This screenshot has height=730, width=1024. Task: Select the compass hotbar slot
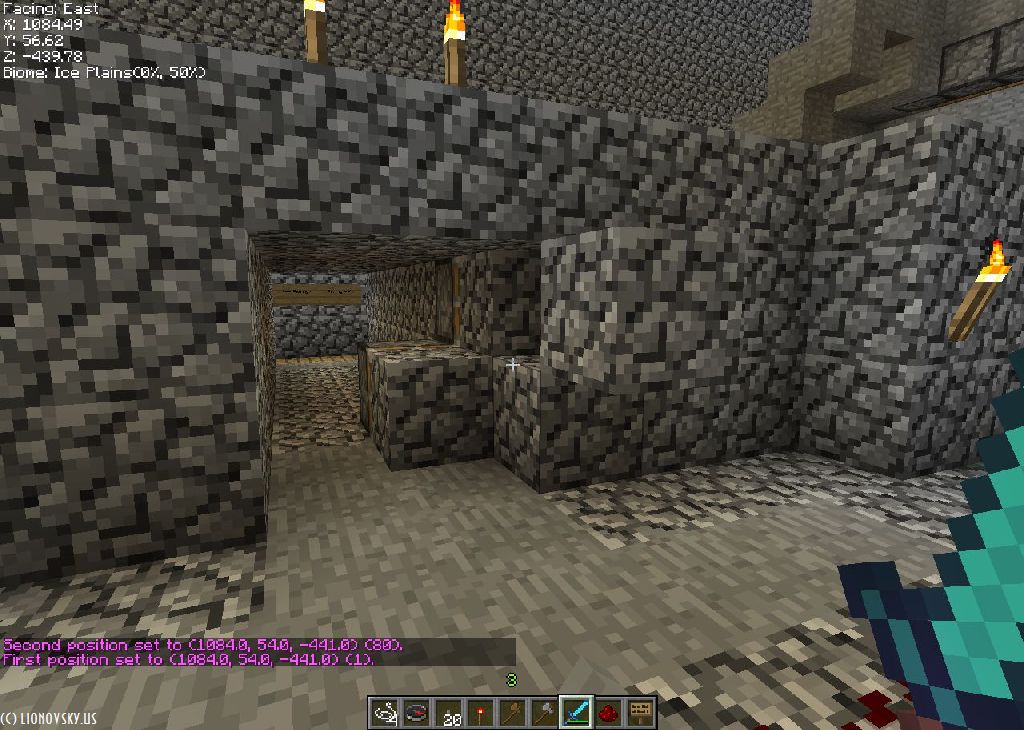[416, 713]
